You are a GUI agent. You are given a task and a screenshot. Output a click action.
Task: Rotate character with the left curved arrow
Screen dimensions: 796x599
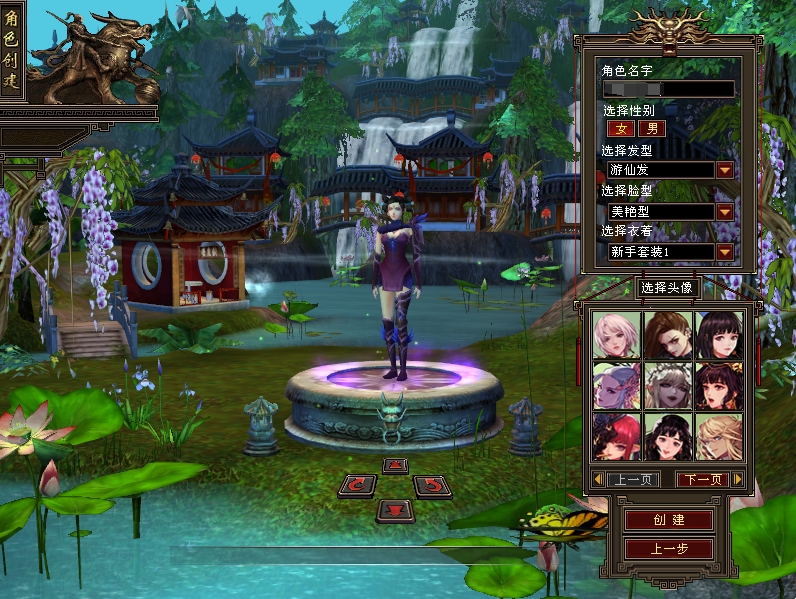pyautogui.click(x=357, y=486)
